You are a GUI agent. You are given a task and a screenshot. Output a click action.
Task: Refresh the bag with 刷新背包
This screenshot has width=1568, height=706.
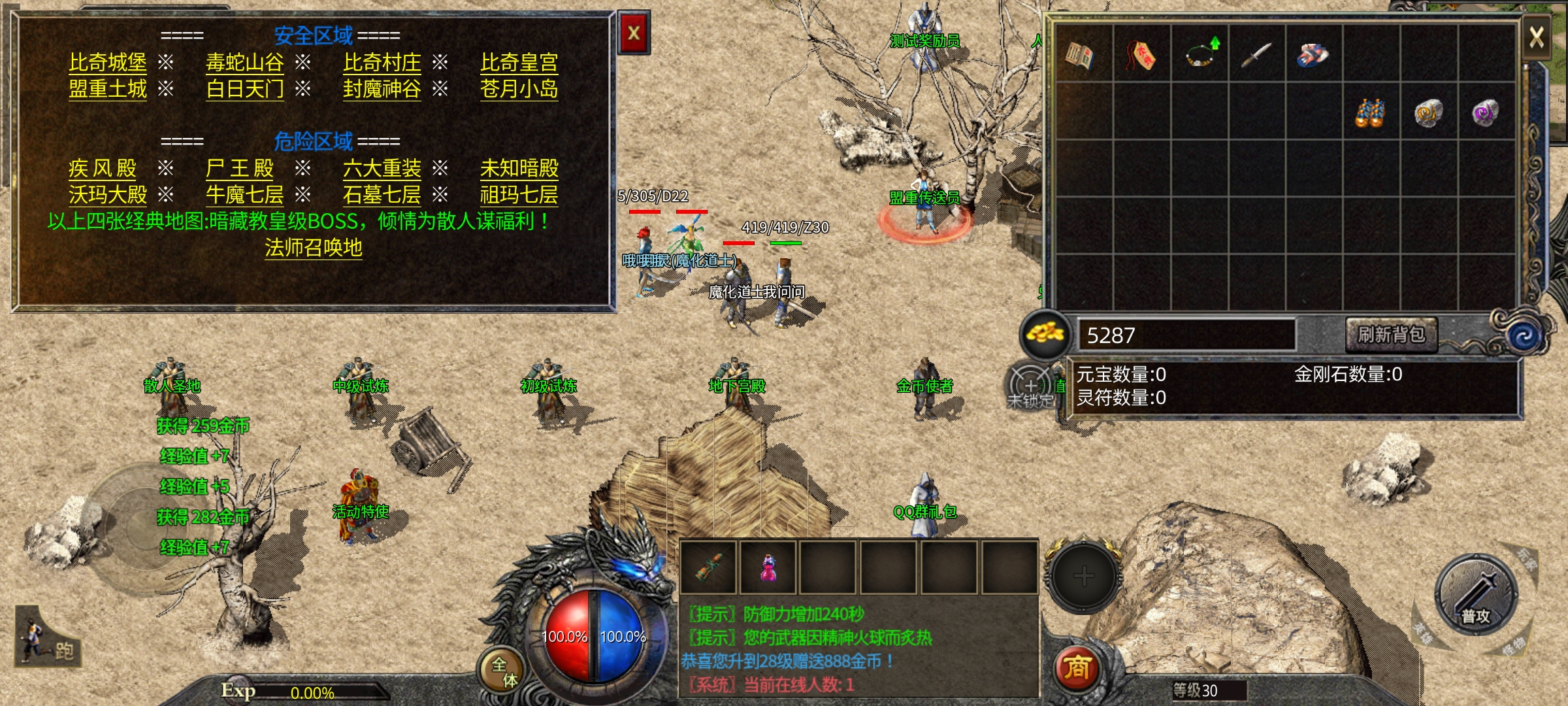tap(1392, 335)
